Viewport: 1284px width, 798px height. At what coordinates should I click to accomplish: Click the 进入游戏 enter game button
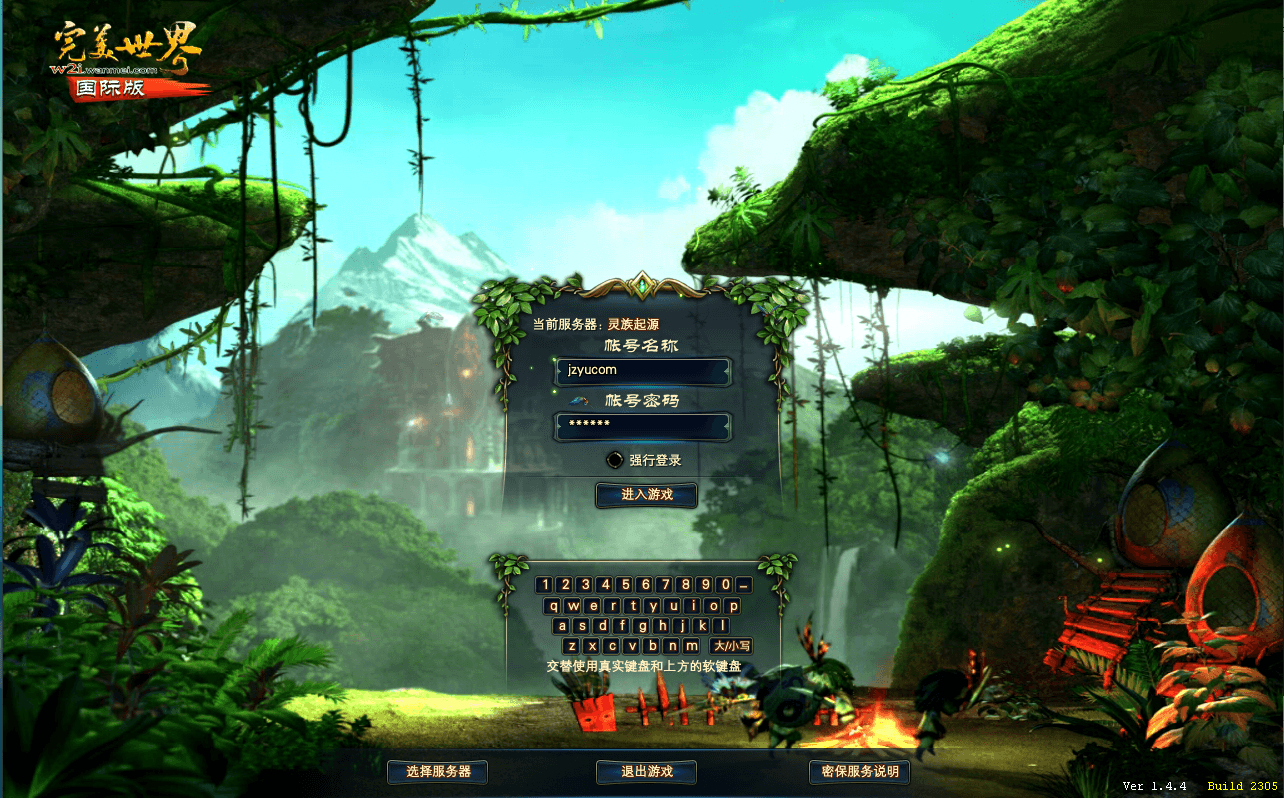pos(645,495)
